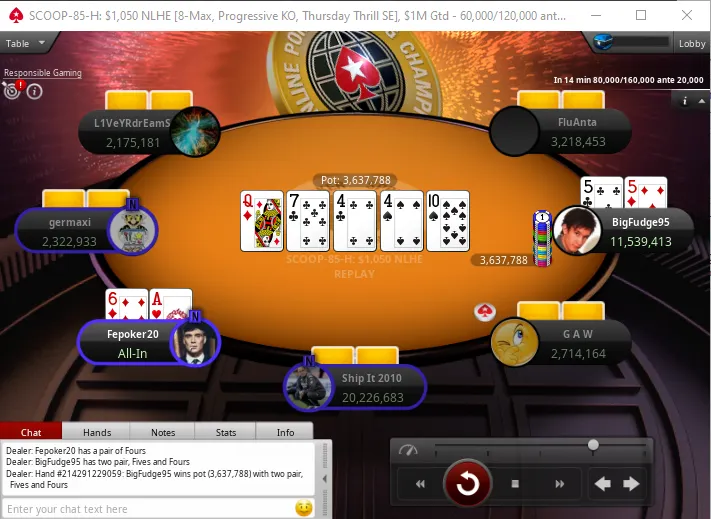711x519 pixels.
Task: Rewind the replay
Action: pyautogui.click(x=421, y=484)
